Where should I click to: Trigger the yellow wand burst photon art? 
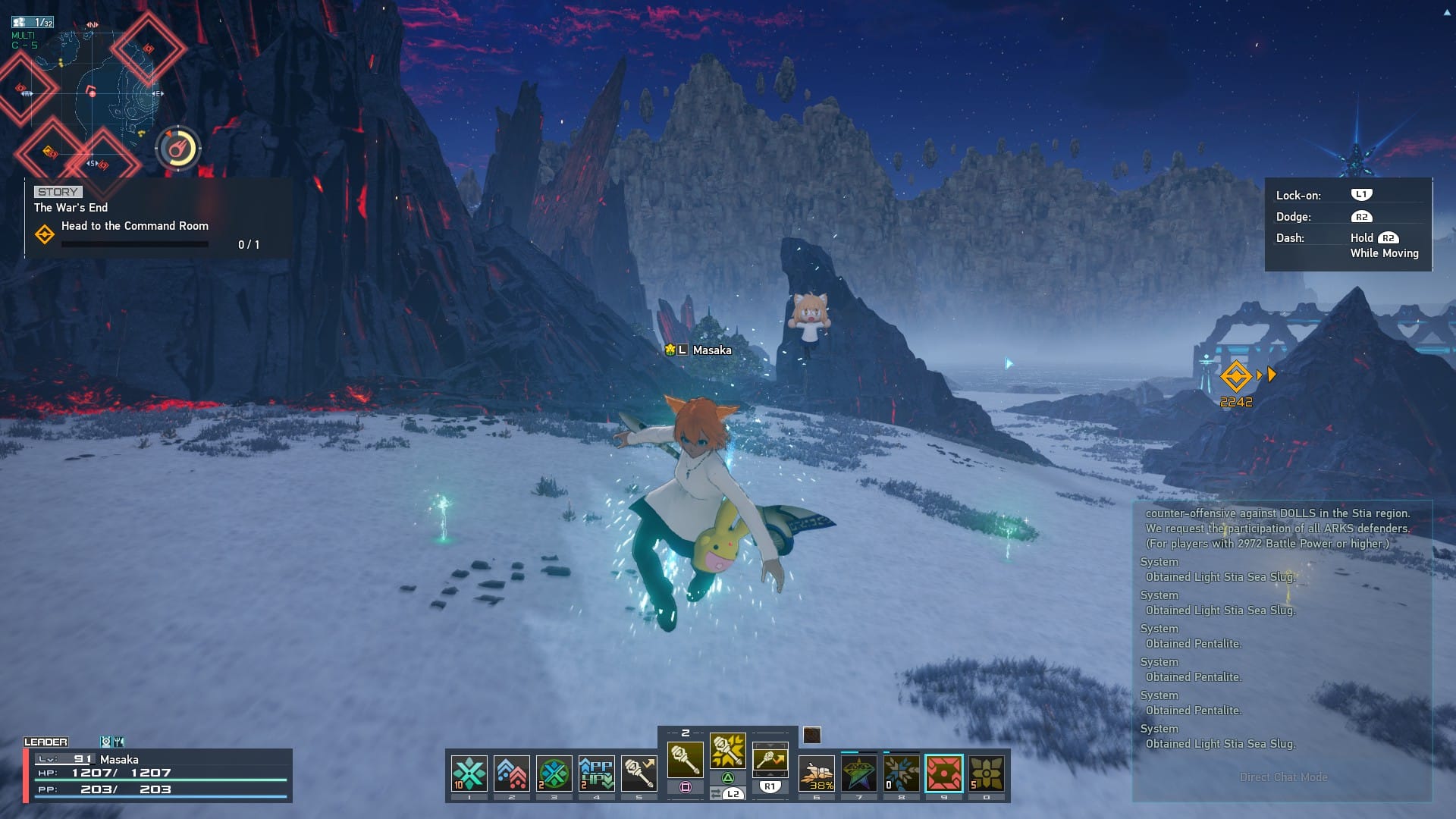[727, 751]
